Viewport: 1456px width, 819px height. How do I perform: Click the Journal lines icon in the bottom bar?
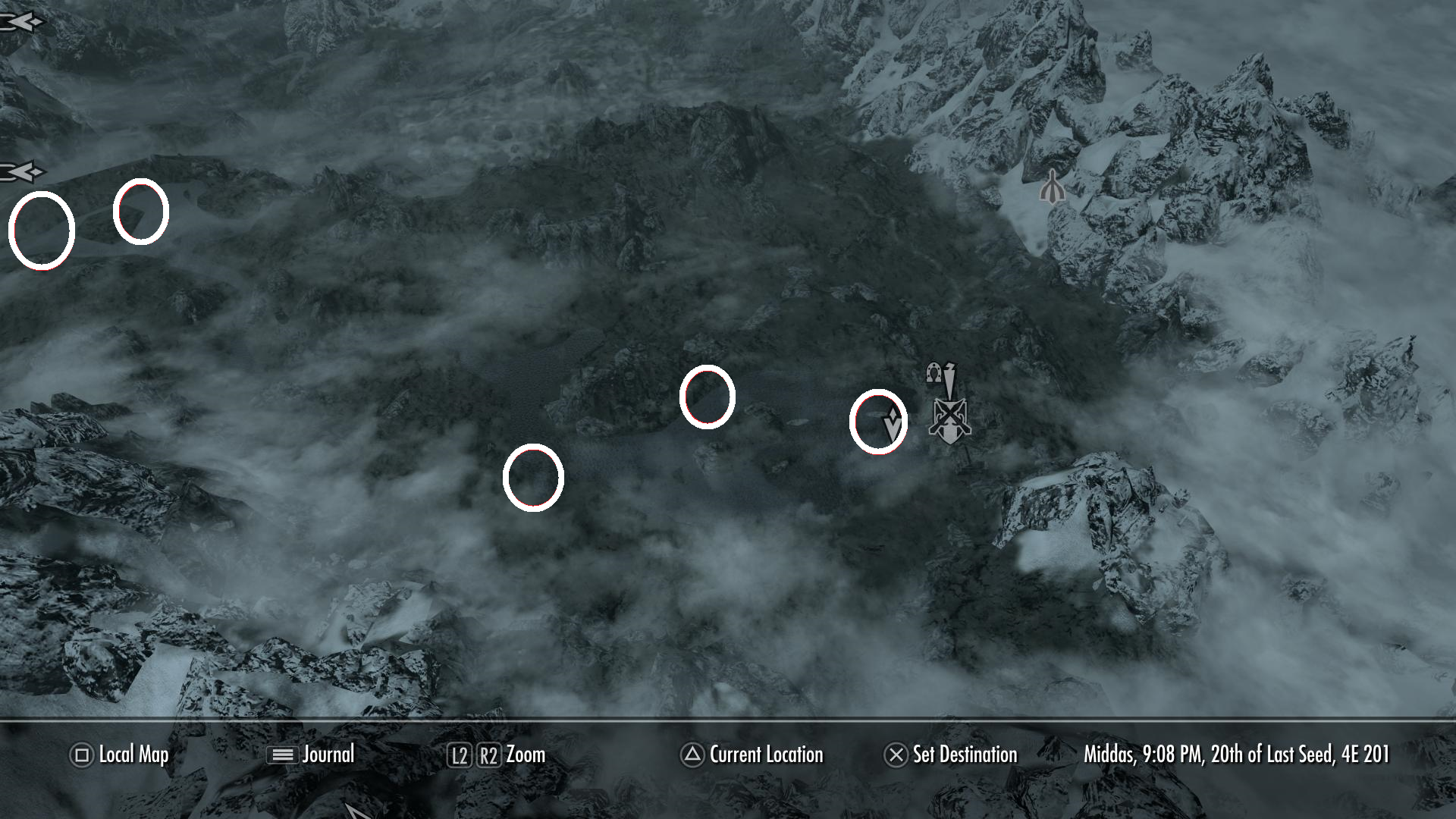pyautogui.click(x=282, y=755)
